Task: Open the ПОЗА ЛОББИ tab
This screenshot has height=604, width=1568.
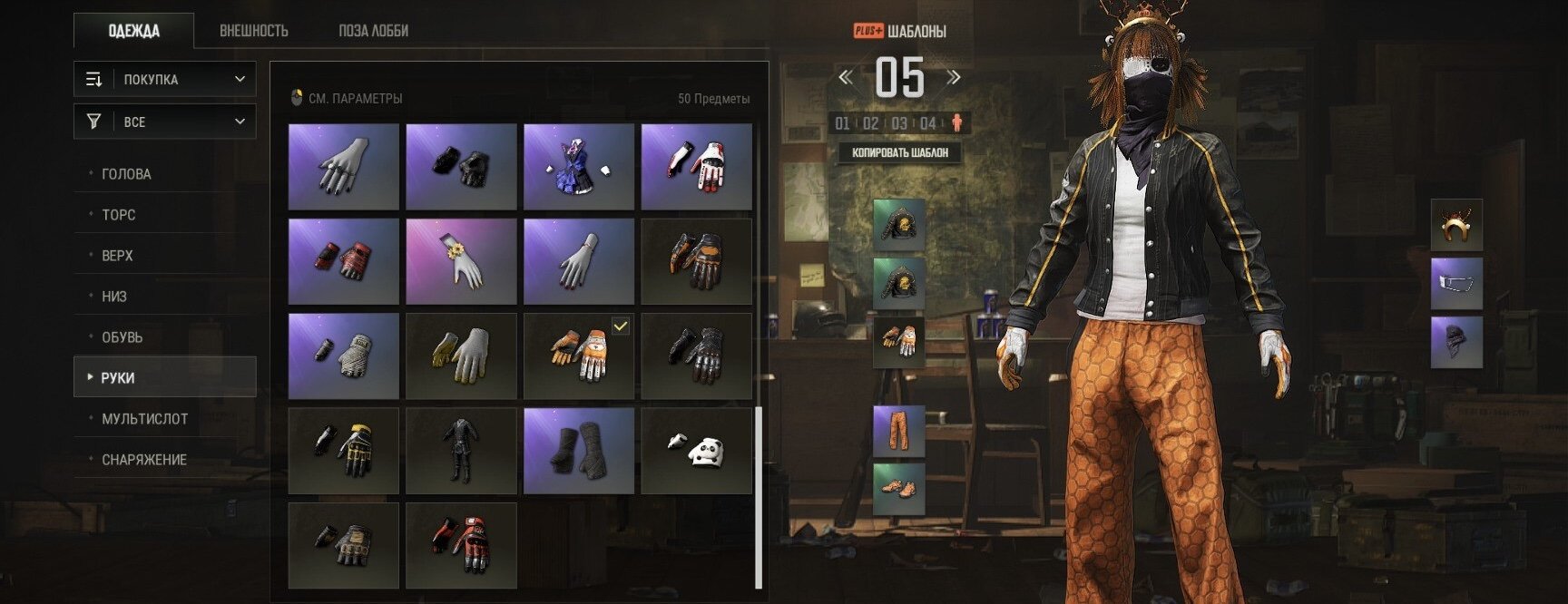Action: click(x=373, y=31)
